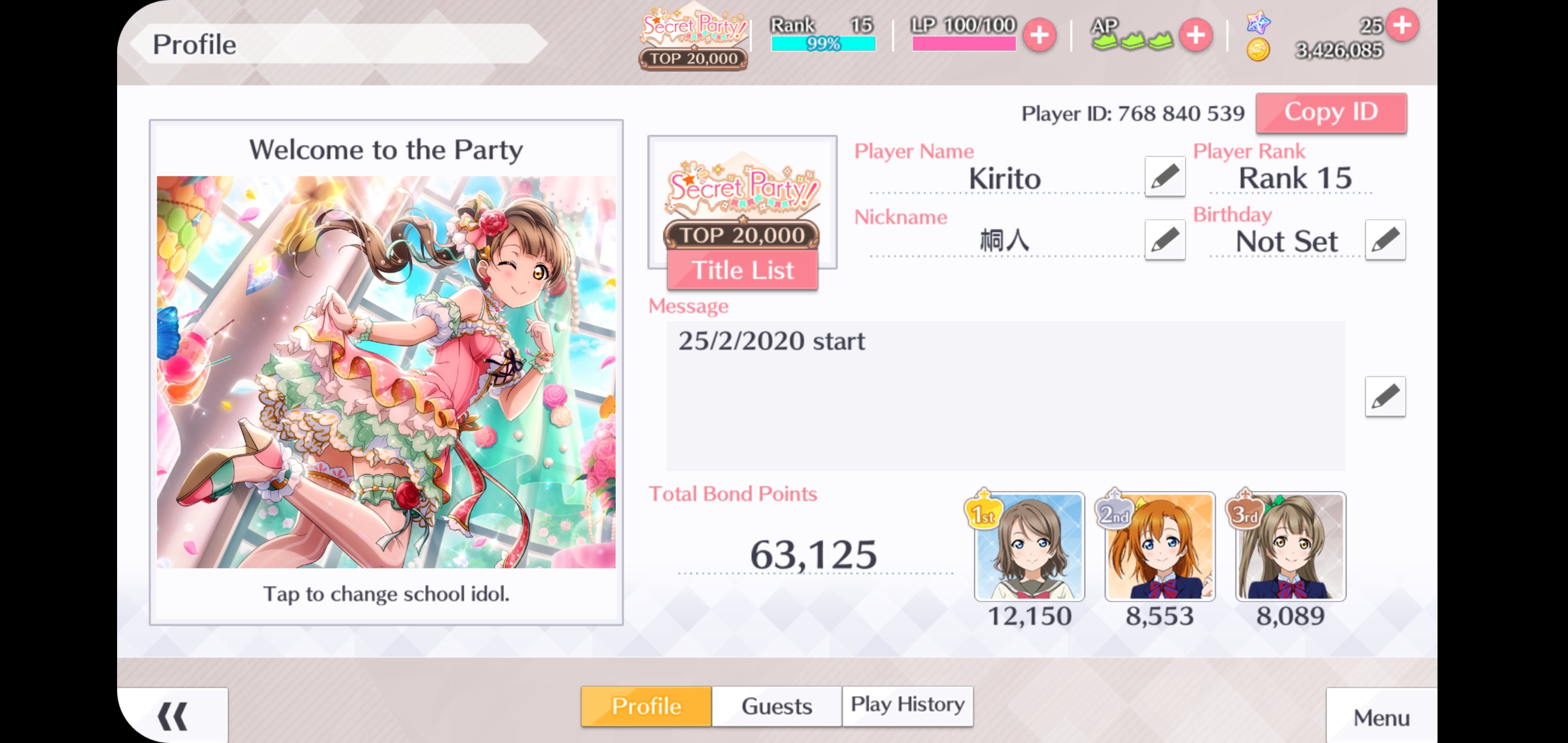
Task: Buy more star gems with plus button
Action: pyautogui.click(x=1402, y=26)
